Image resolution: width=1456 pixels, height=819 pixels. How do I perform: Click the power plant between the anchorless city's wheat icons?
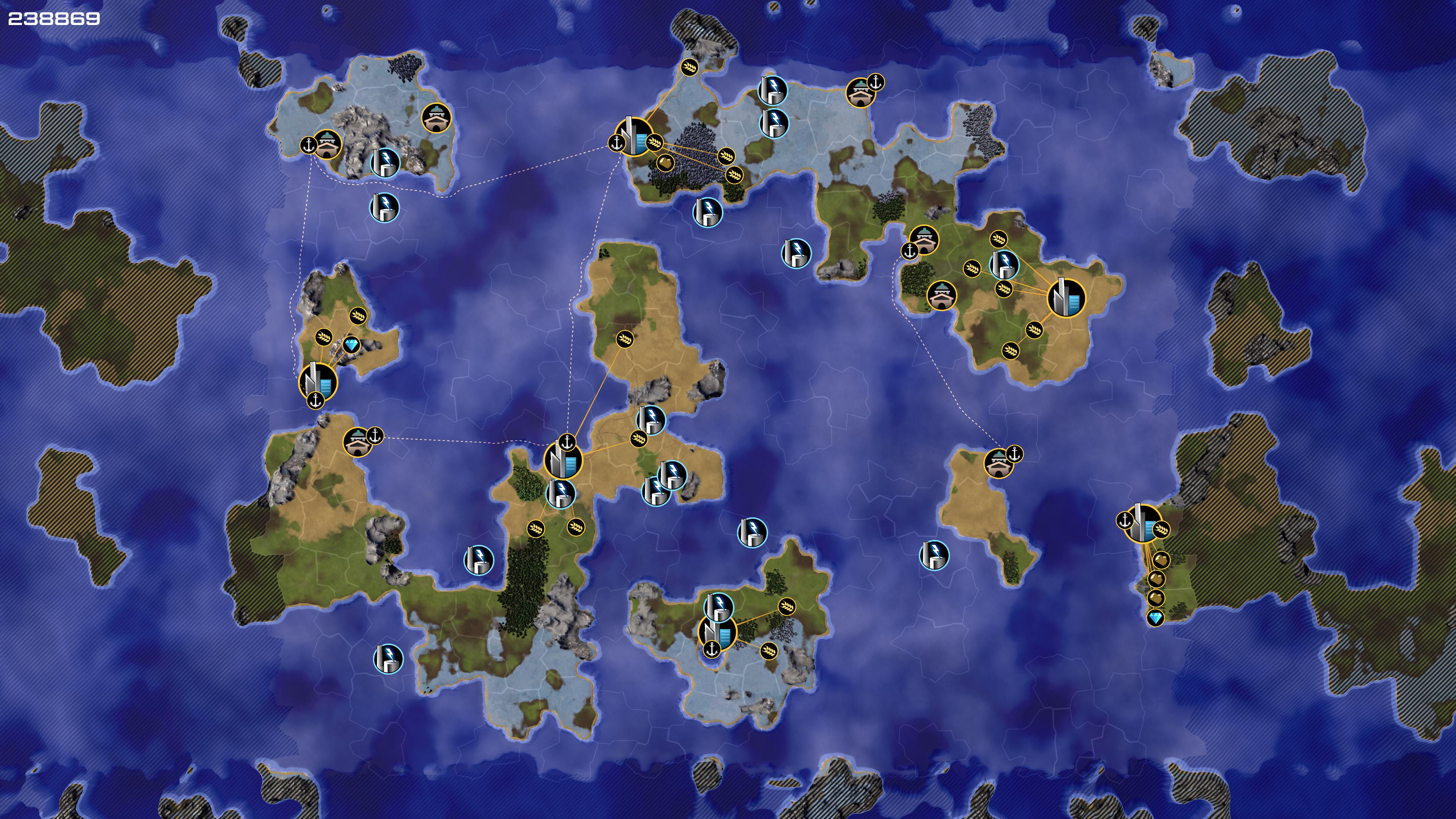1004,264
